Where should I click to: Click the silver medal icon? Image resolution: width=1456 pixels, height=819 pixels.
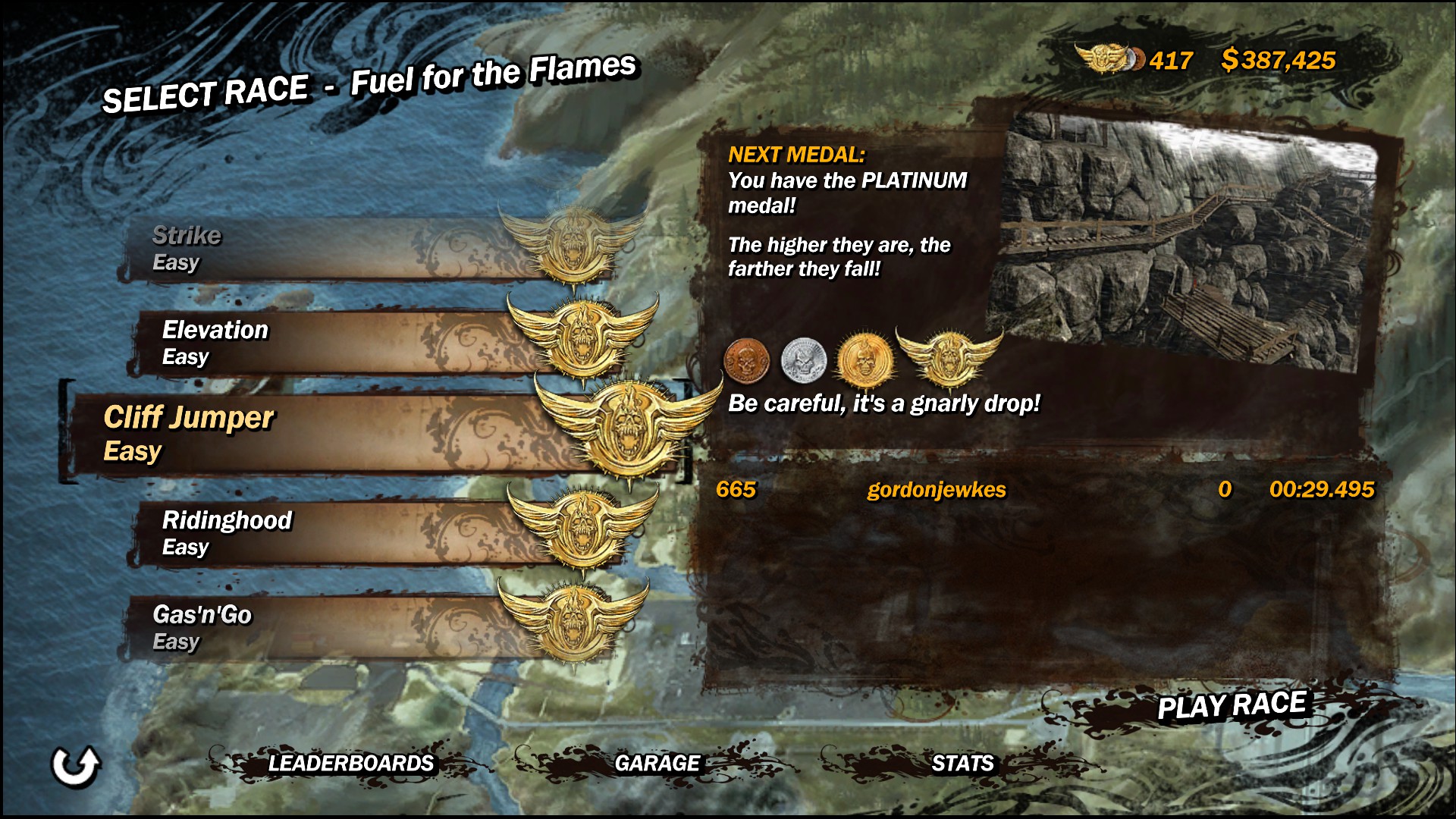click(x=803, y=359)
